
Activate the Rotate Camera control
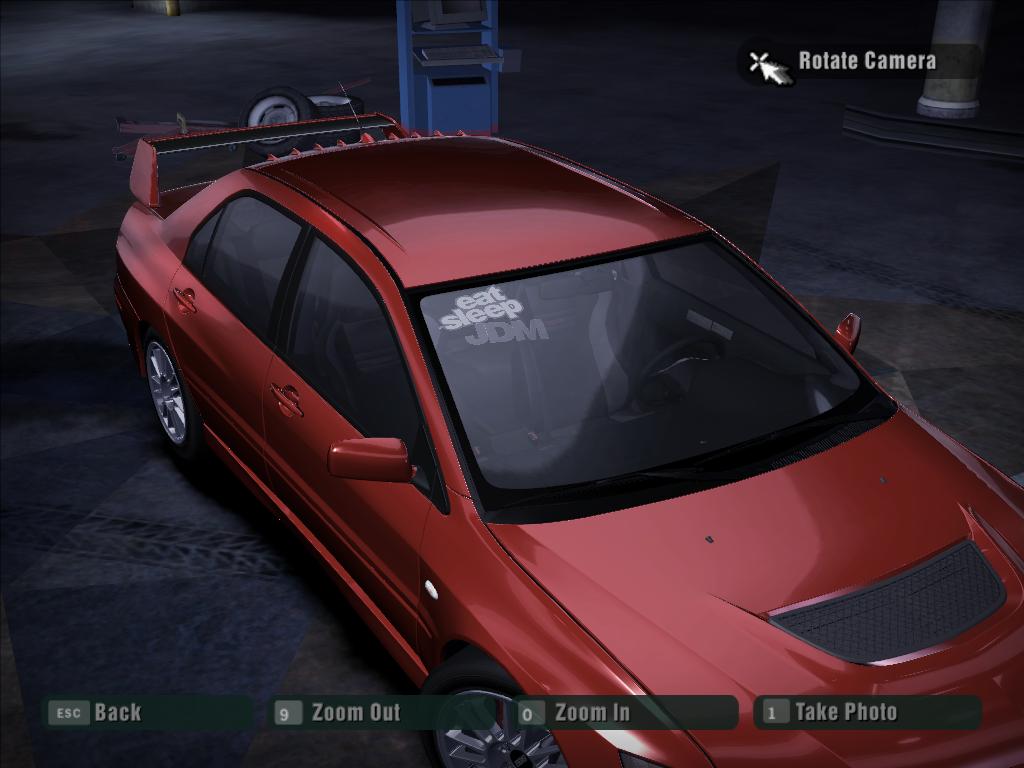tap(866, 61)
